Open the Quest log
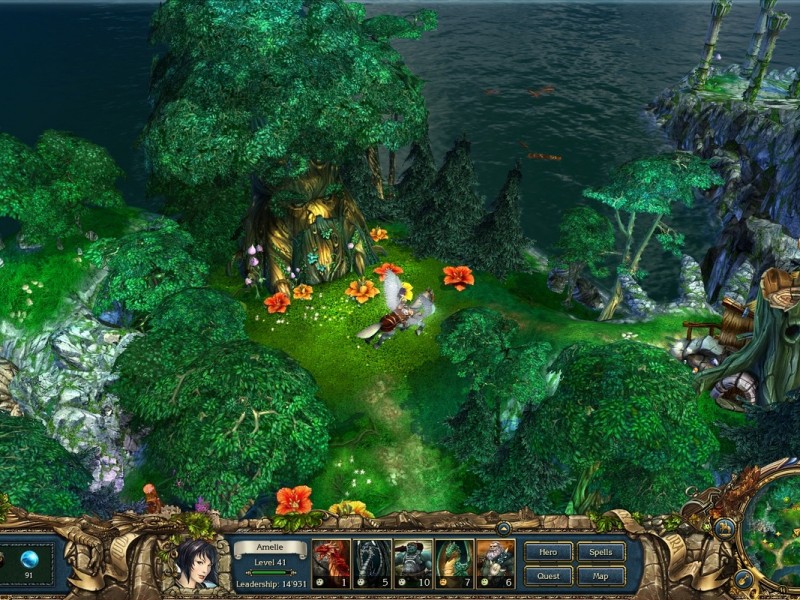Image resolution: width=800 pixels, height=600 pixels. [548, 575]
